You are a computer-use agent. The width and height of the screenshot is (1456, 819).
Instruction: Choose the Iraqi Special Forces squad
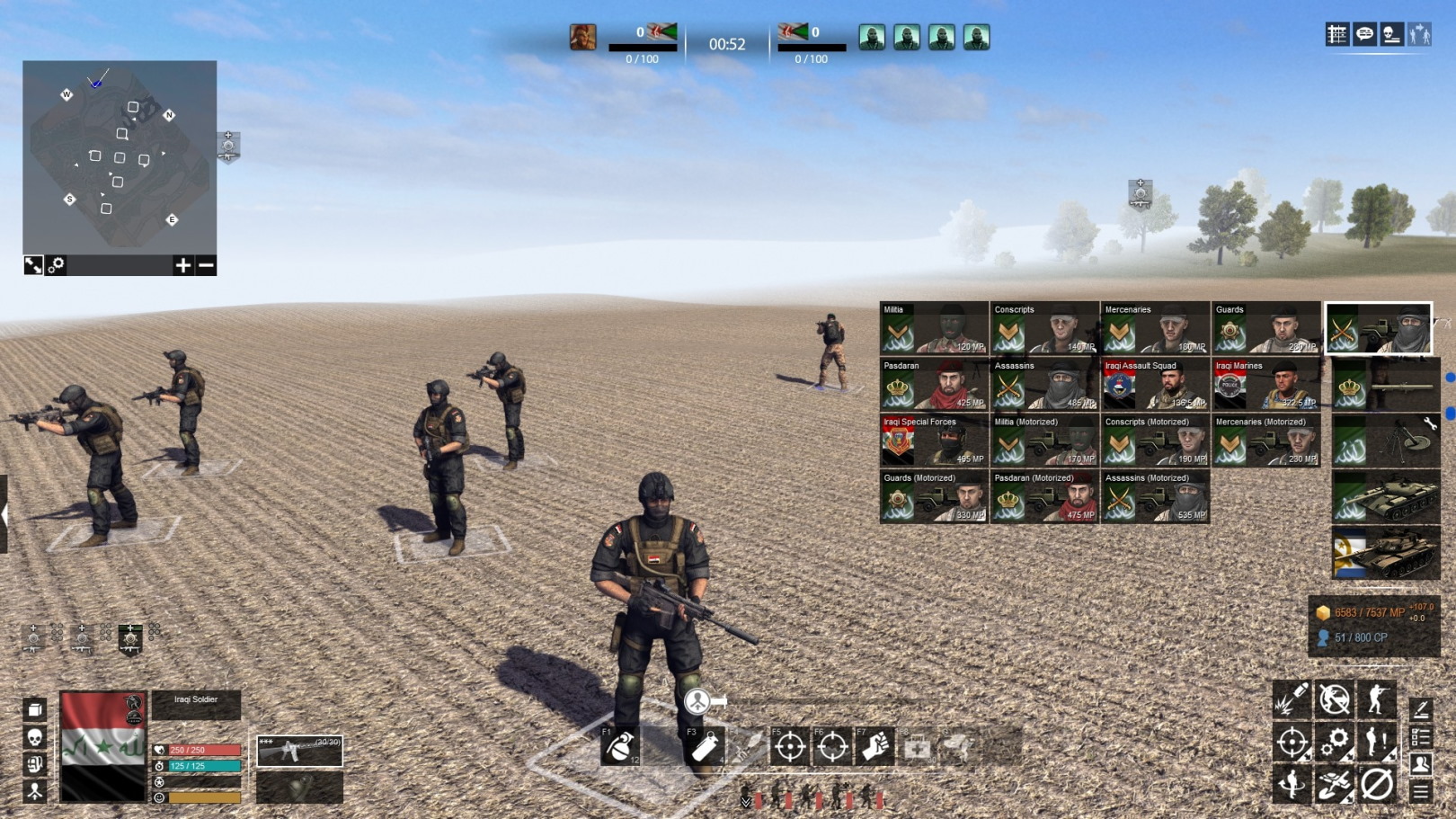point(934,441)
